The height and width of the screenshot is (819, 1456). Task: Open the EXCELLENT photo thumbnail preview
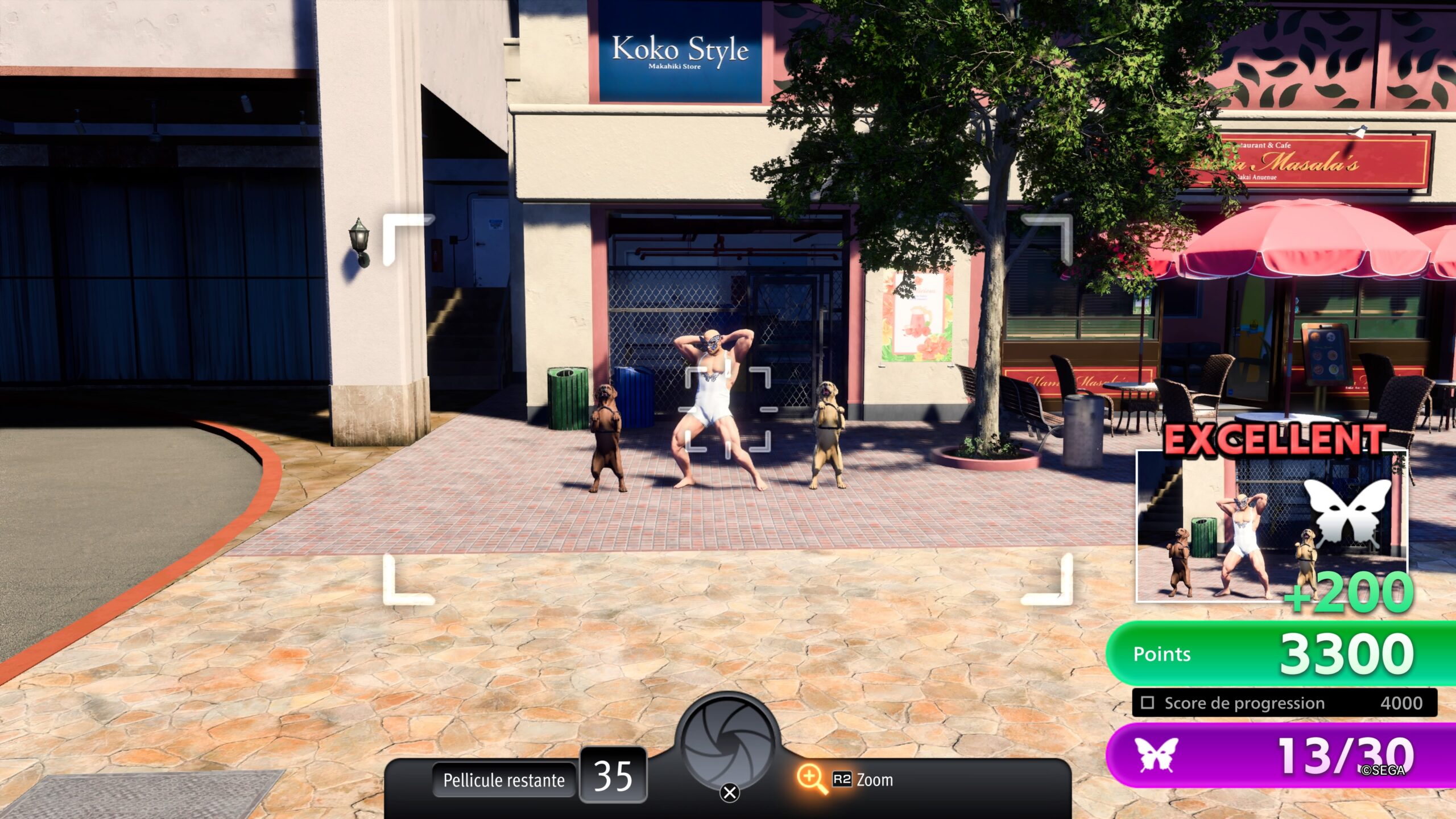click(1271, 526)
